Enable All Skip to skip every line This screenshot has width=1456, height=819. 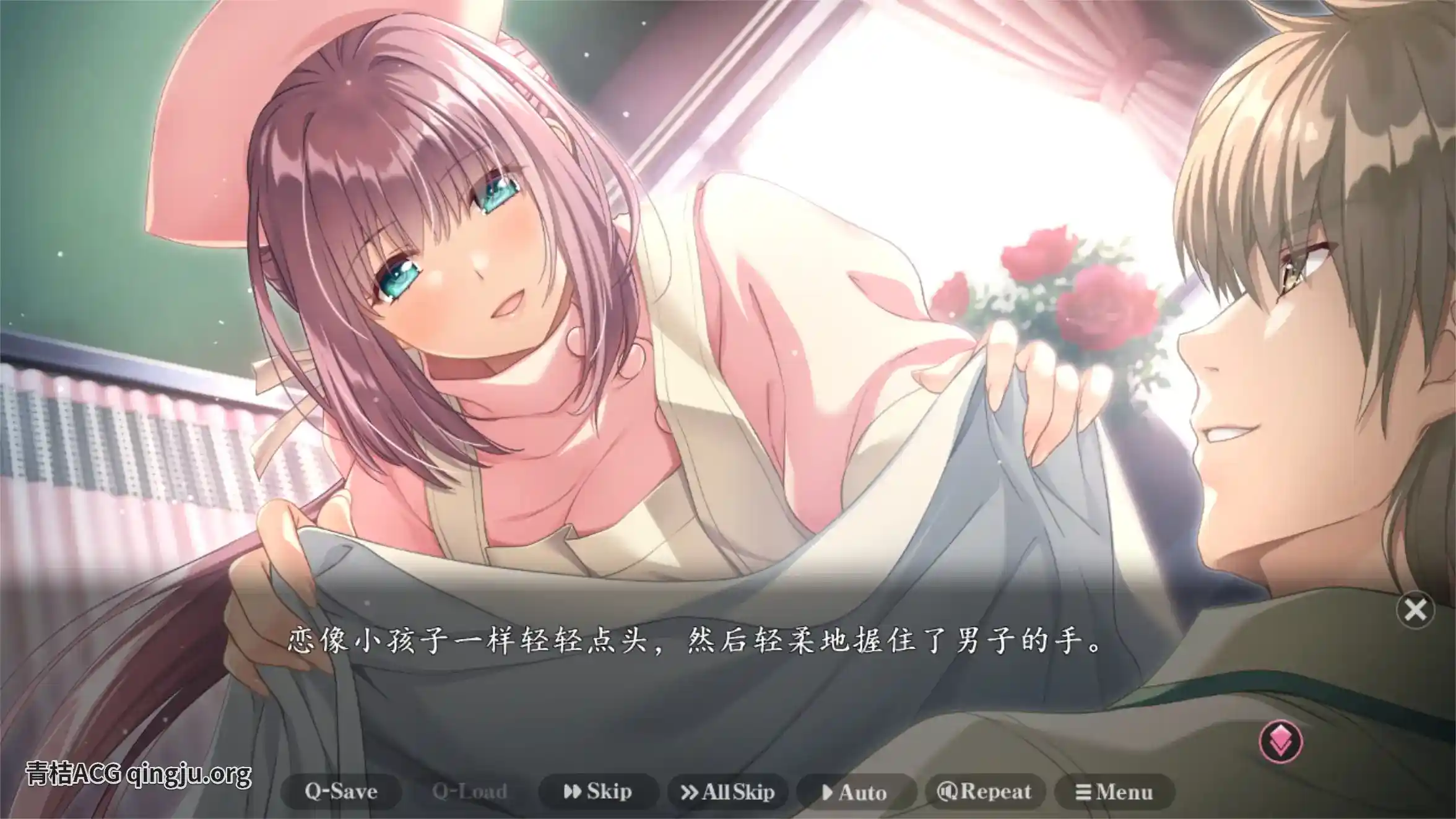[x=730, y=791]
